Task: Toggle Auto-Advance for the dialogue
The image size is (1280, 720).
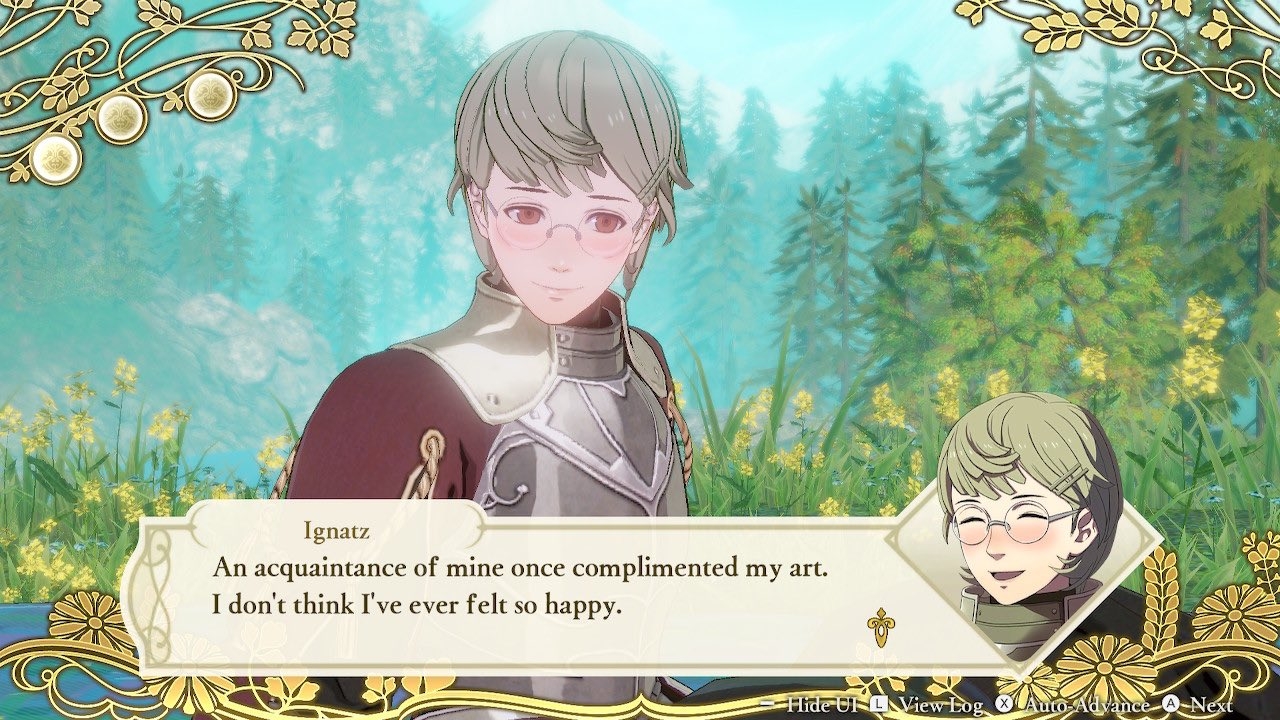Action: click(1073, 705)
